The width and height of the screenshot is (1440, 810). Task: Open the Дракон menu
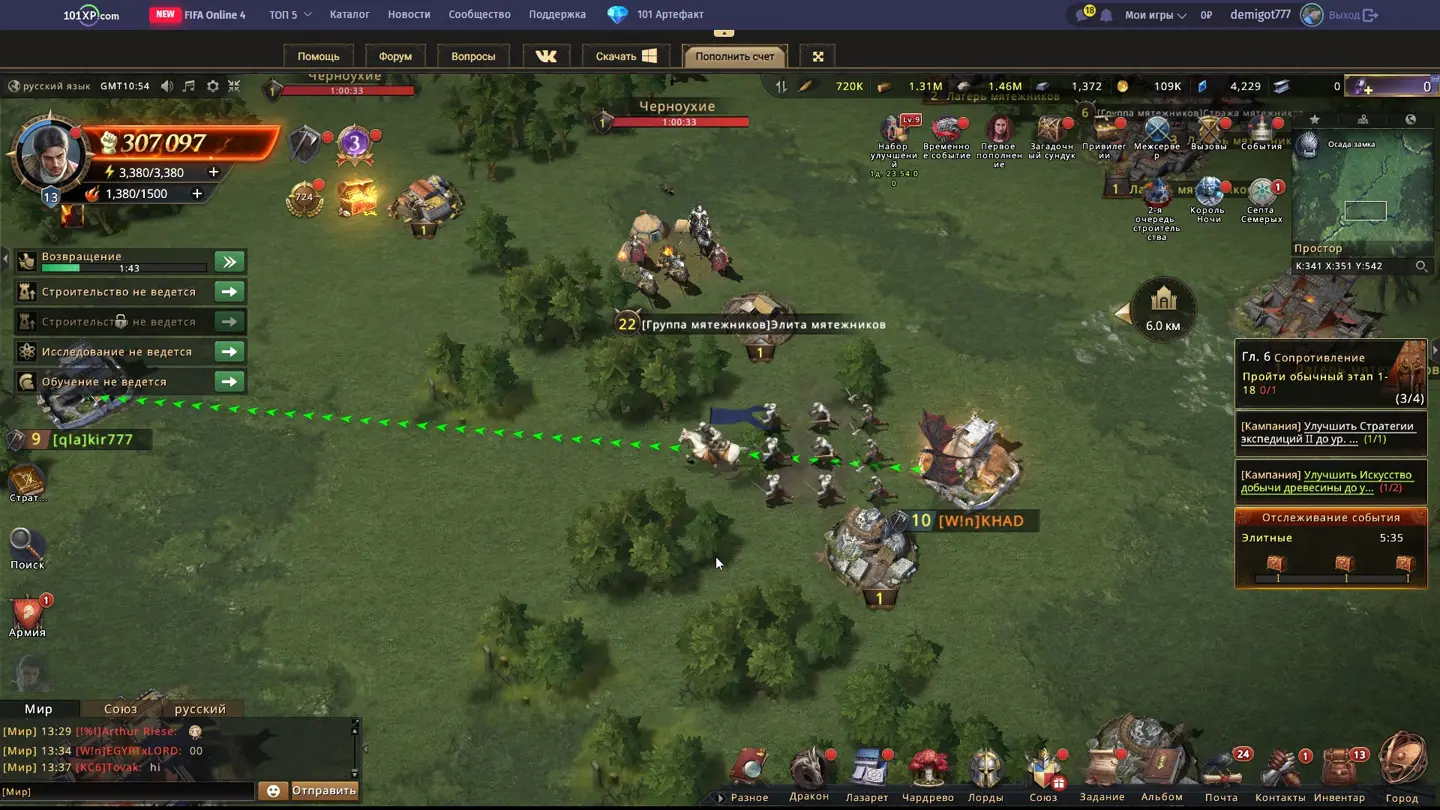[x=809, y=772]
